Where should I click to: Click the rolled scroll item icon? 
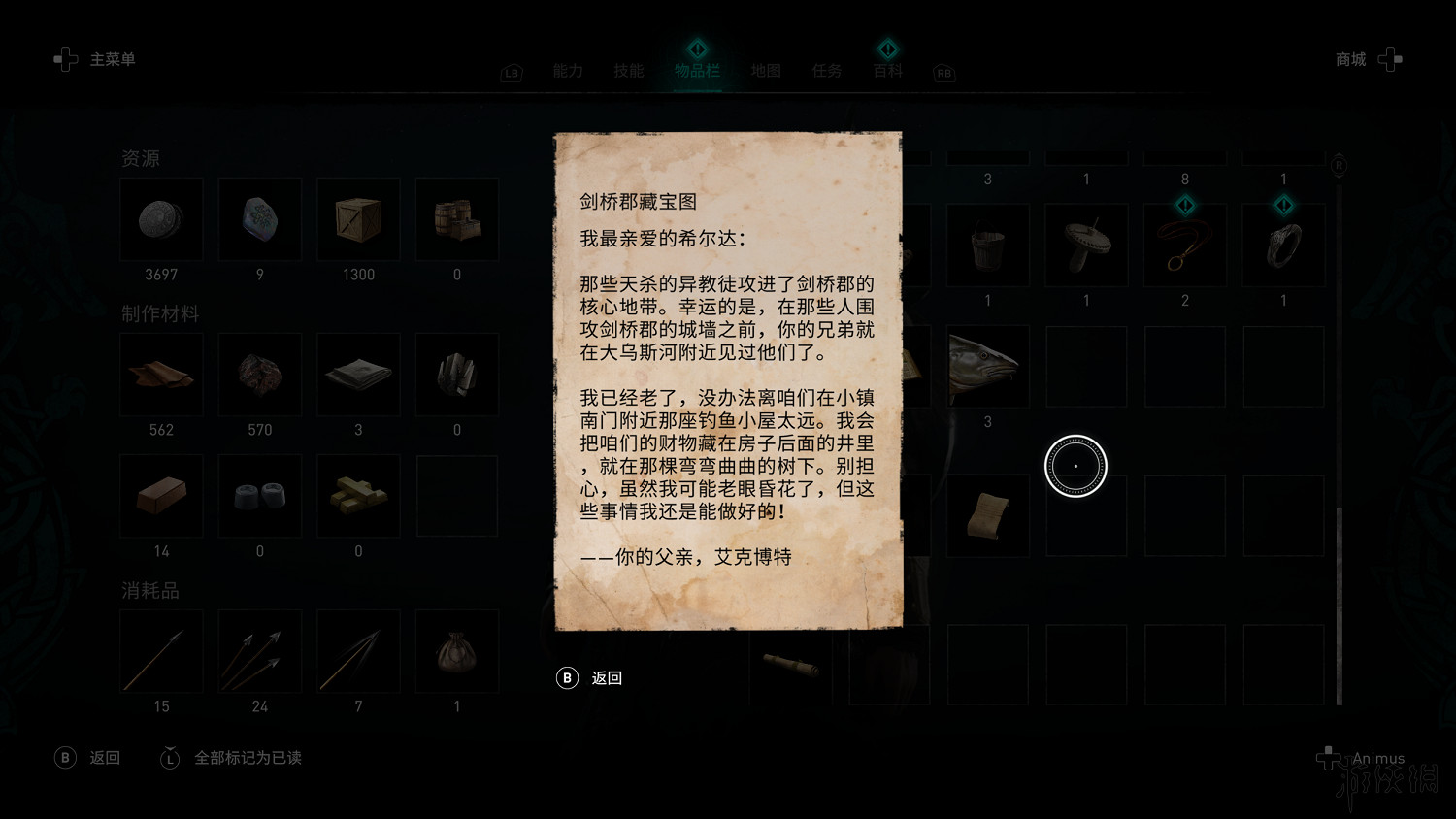(x=987, y=515)
